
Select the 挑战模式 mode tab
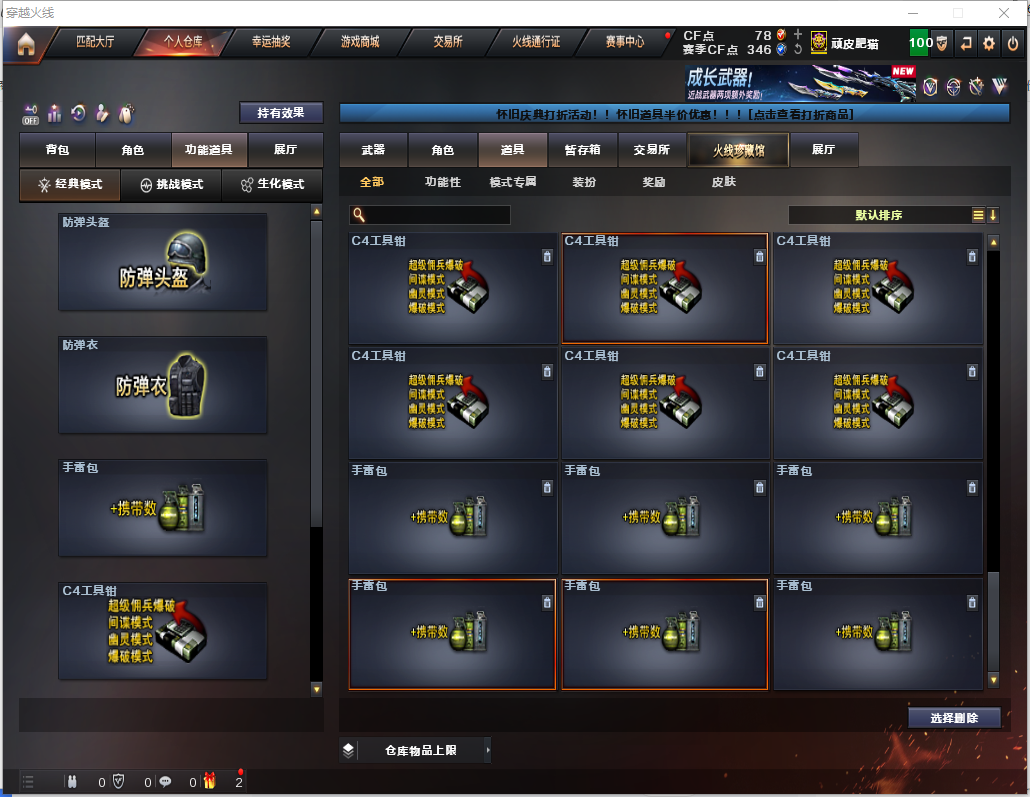171,185
